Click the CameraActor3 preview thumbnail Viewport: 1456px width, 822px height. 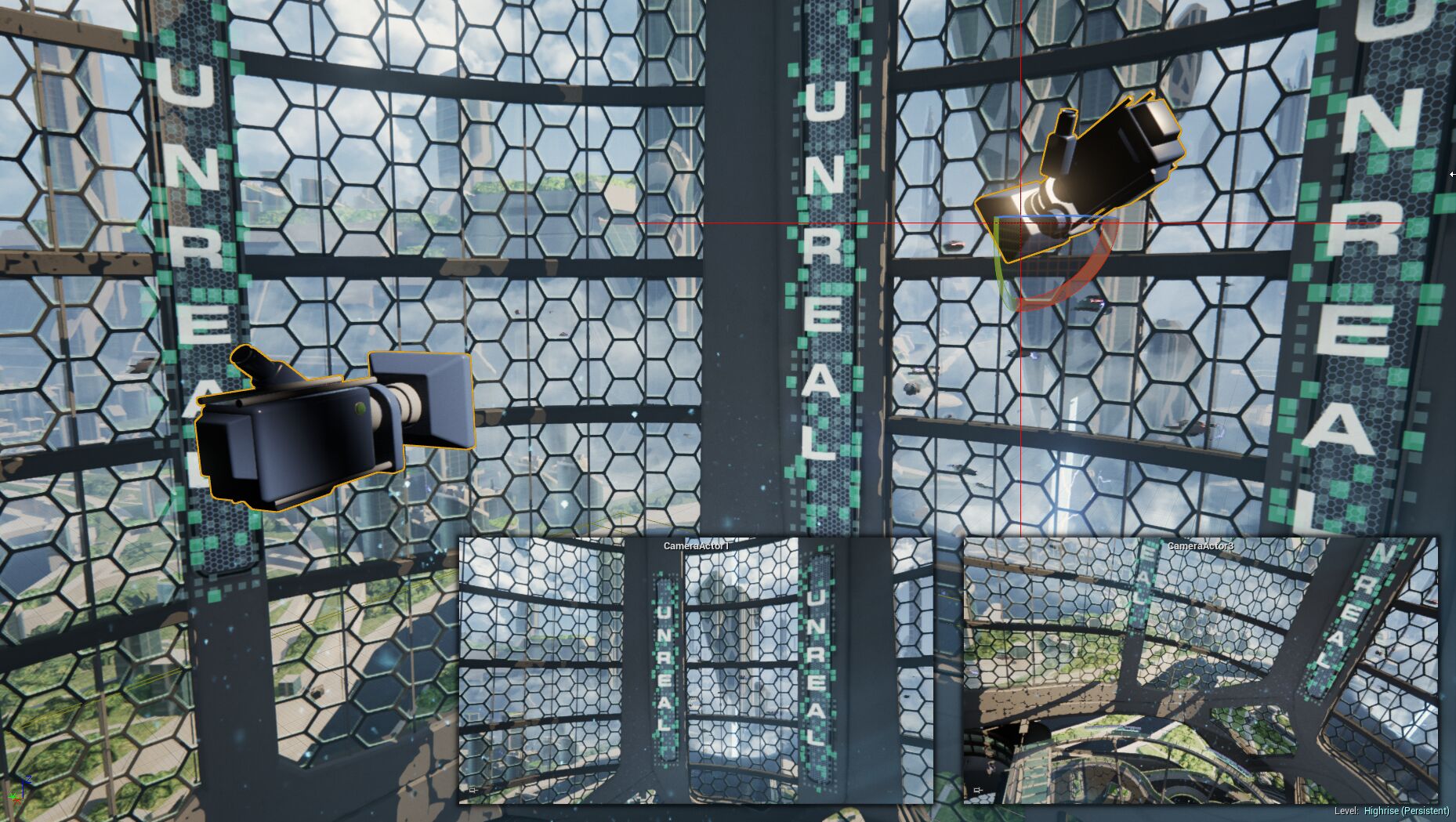tap(1200, 670)
